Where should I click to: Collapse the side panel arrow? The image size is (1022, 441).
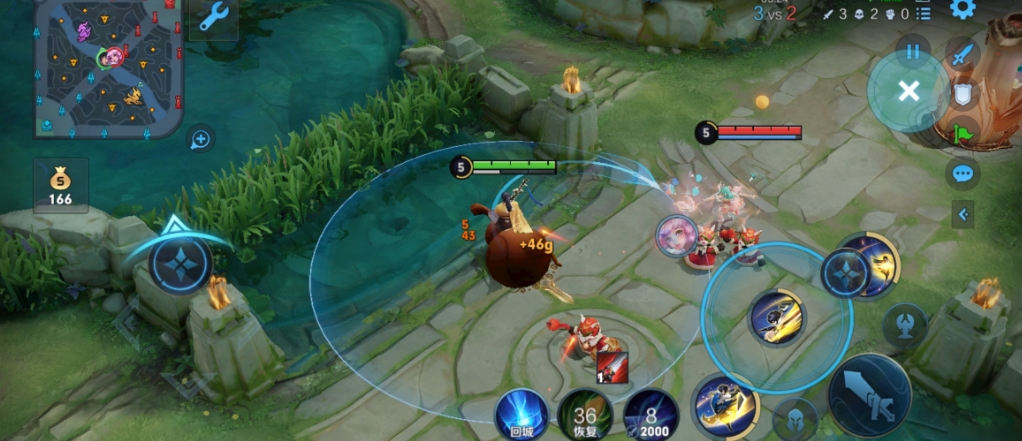click(x=963, y=214)
